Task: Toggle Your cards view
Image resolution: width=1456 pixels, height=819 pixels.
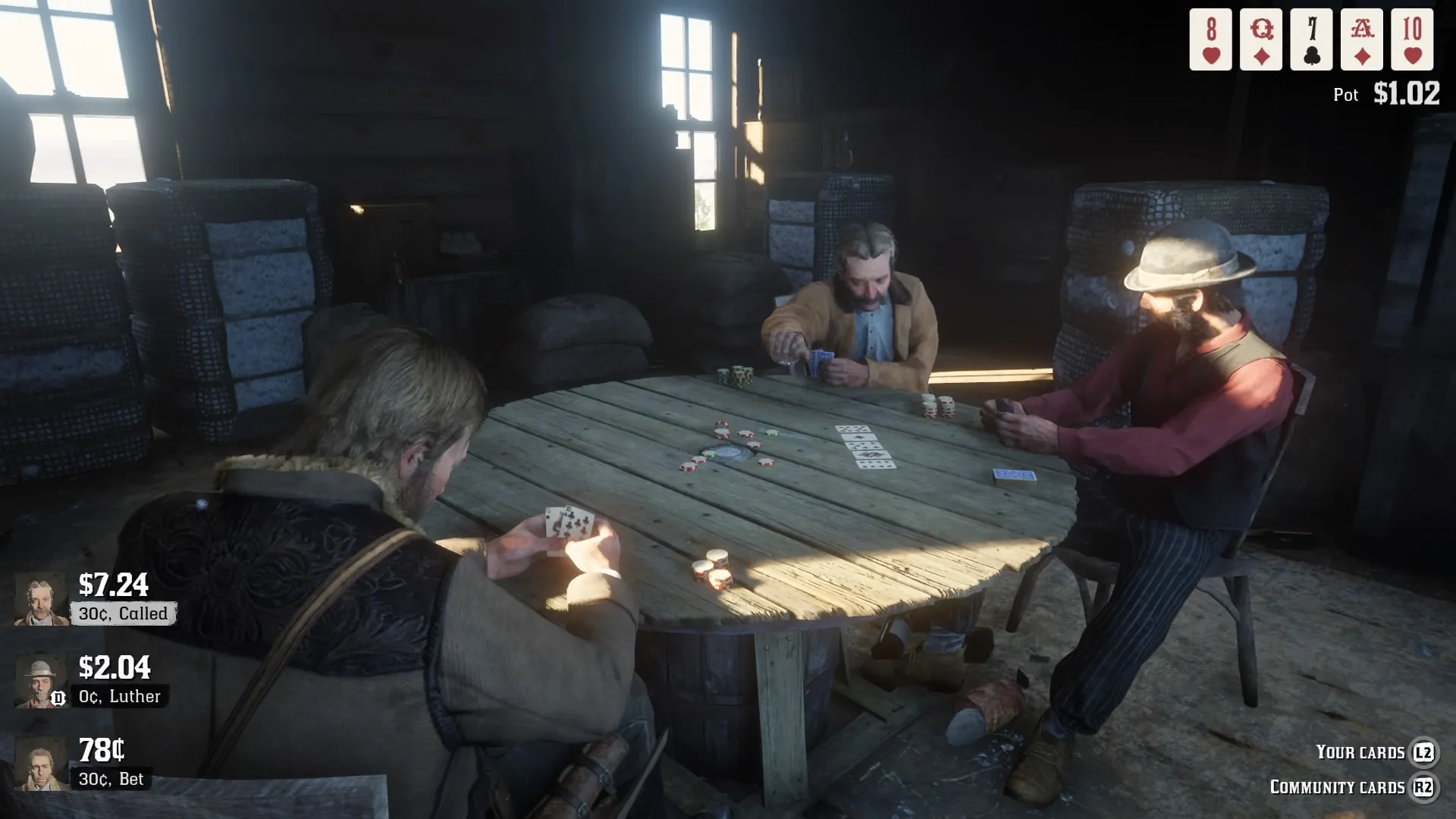Action: click(1360, 752)
